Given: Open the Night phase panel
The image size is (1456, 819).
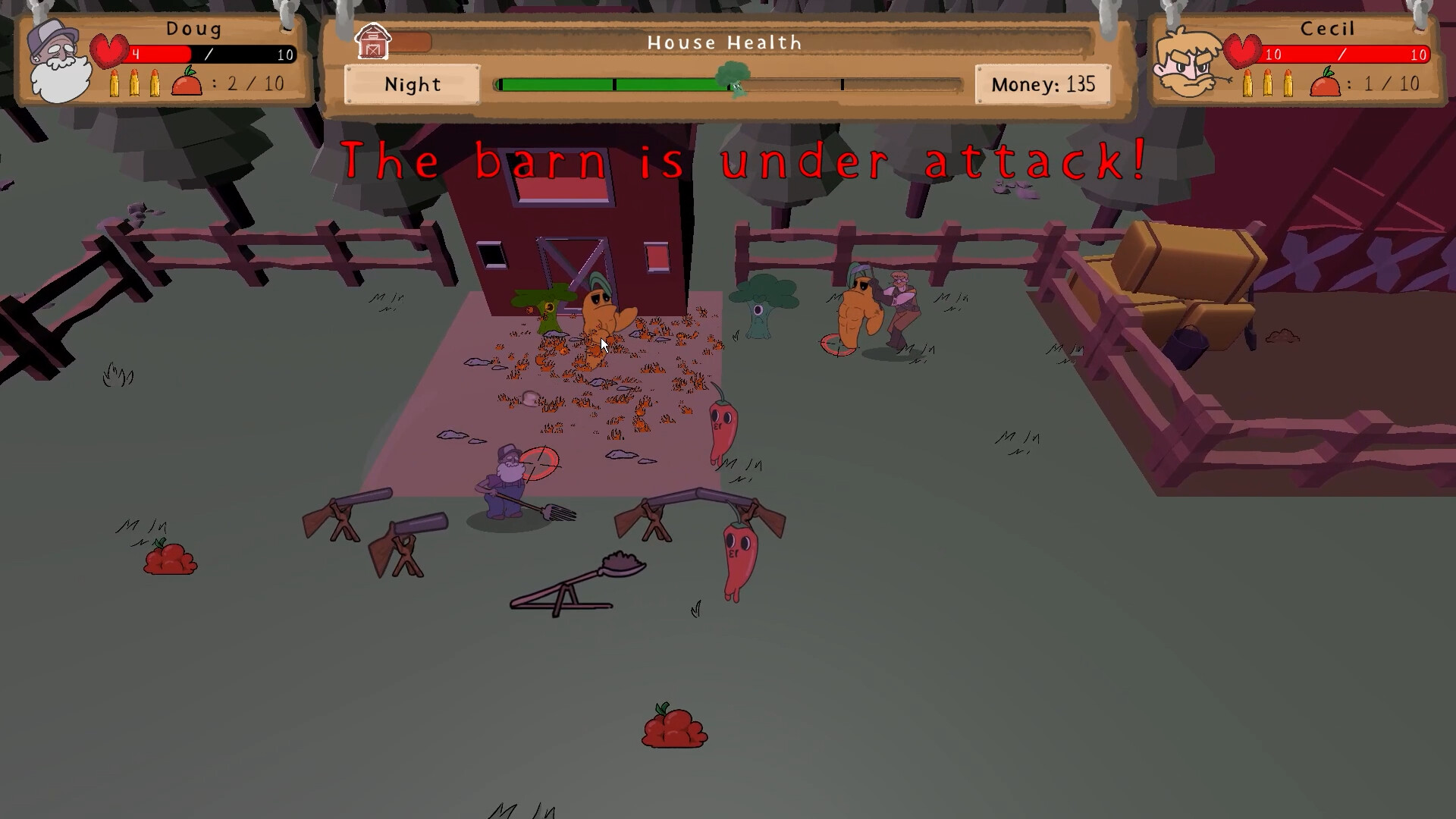Looking at the screenshot, I should [412, 84].
